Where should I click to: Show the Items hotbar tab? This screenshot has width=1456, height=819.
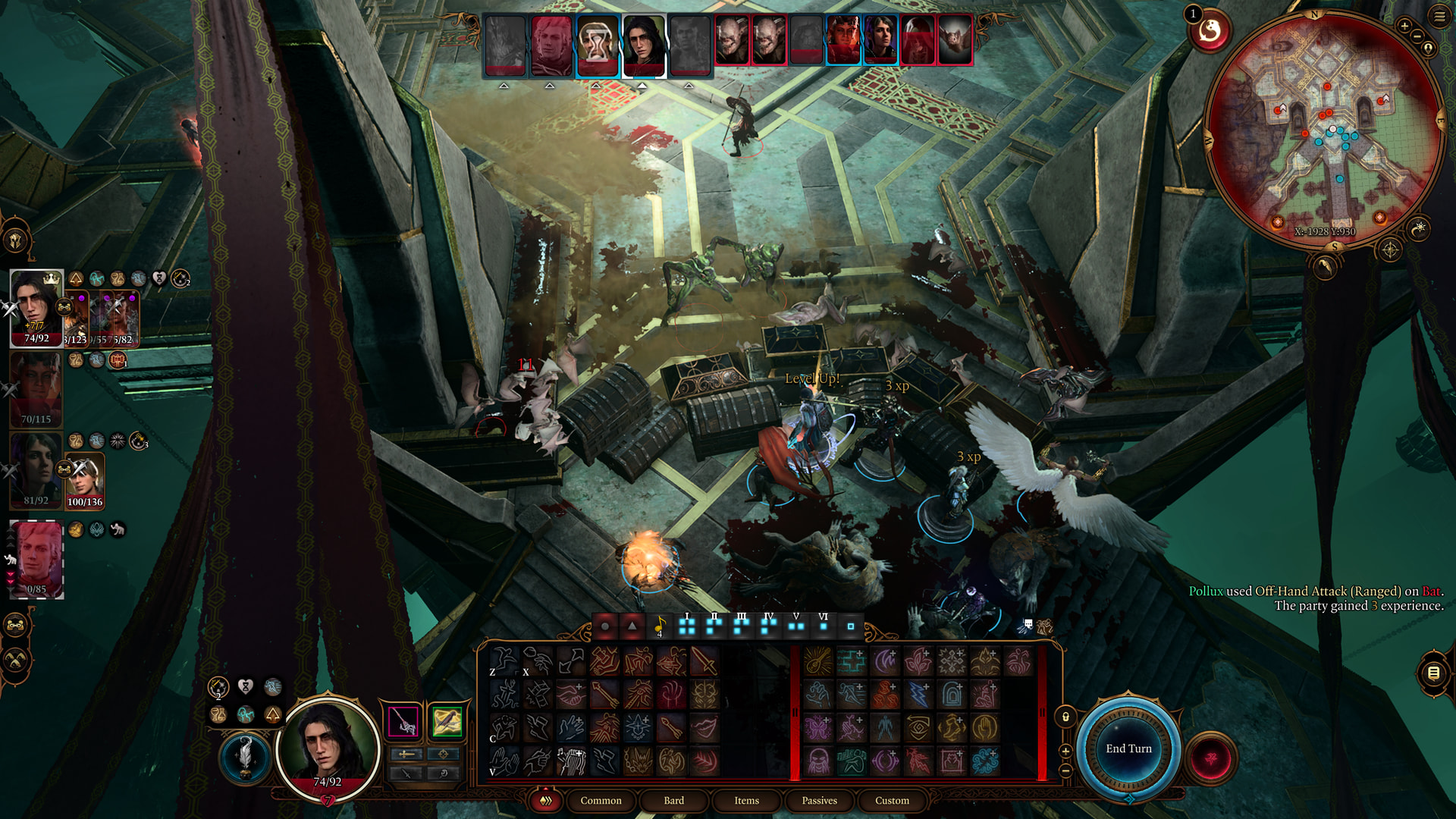[x=746, y=800]
